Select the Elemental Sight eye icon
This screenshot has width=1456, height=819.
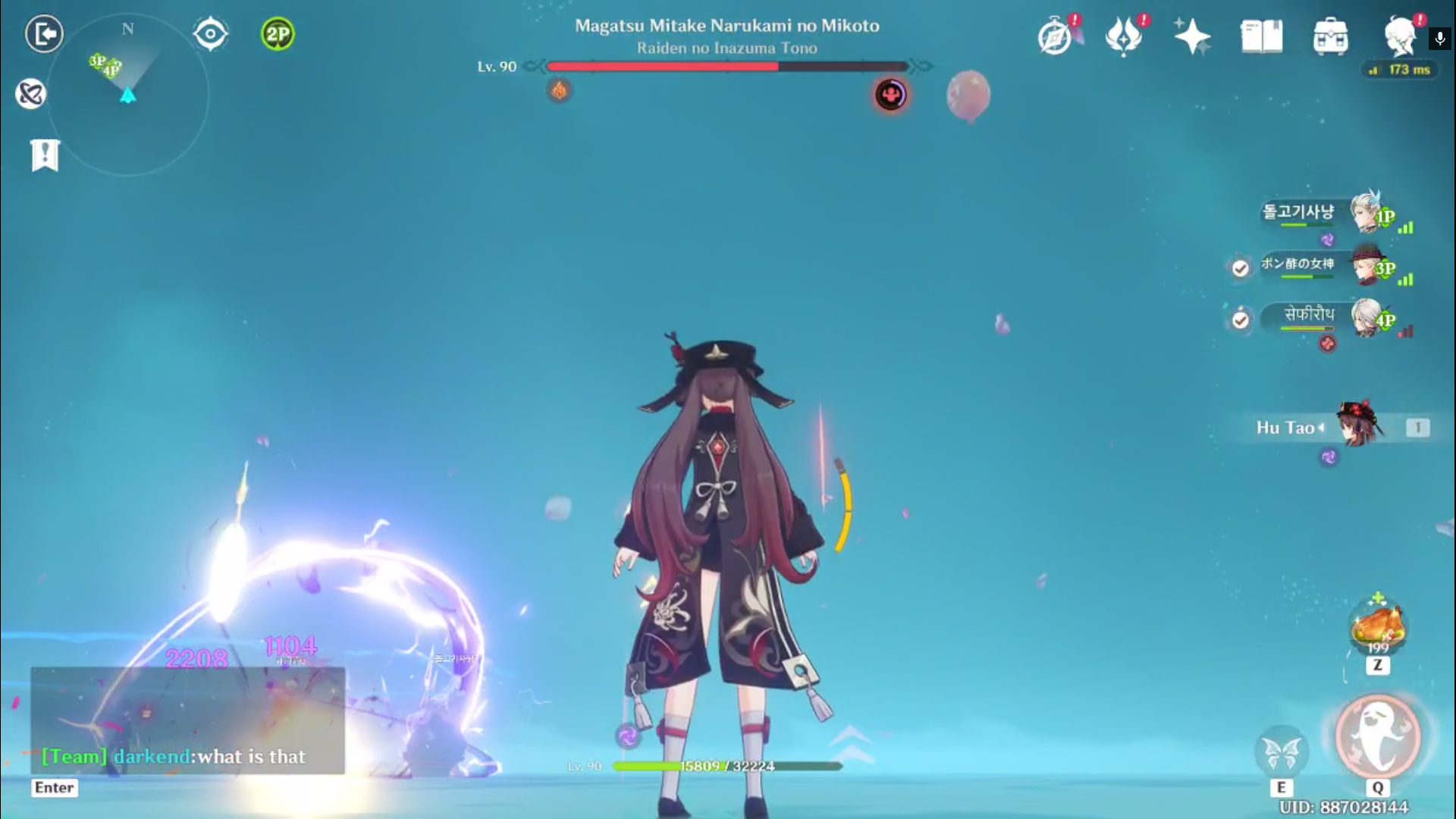click(x=210, y=33)
